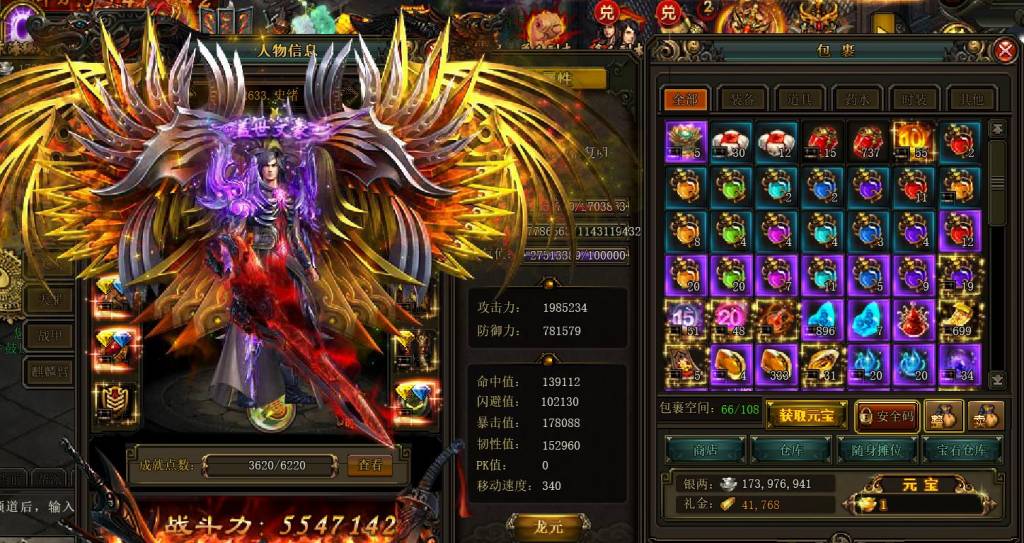The image size is (1024, 543).
Task: Switch to the 装备 bag tab
Action: pyautogui.click(x=741, y=99)
